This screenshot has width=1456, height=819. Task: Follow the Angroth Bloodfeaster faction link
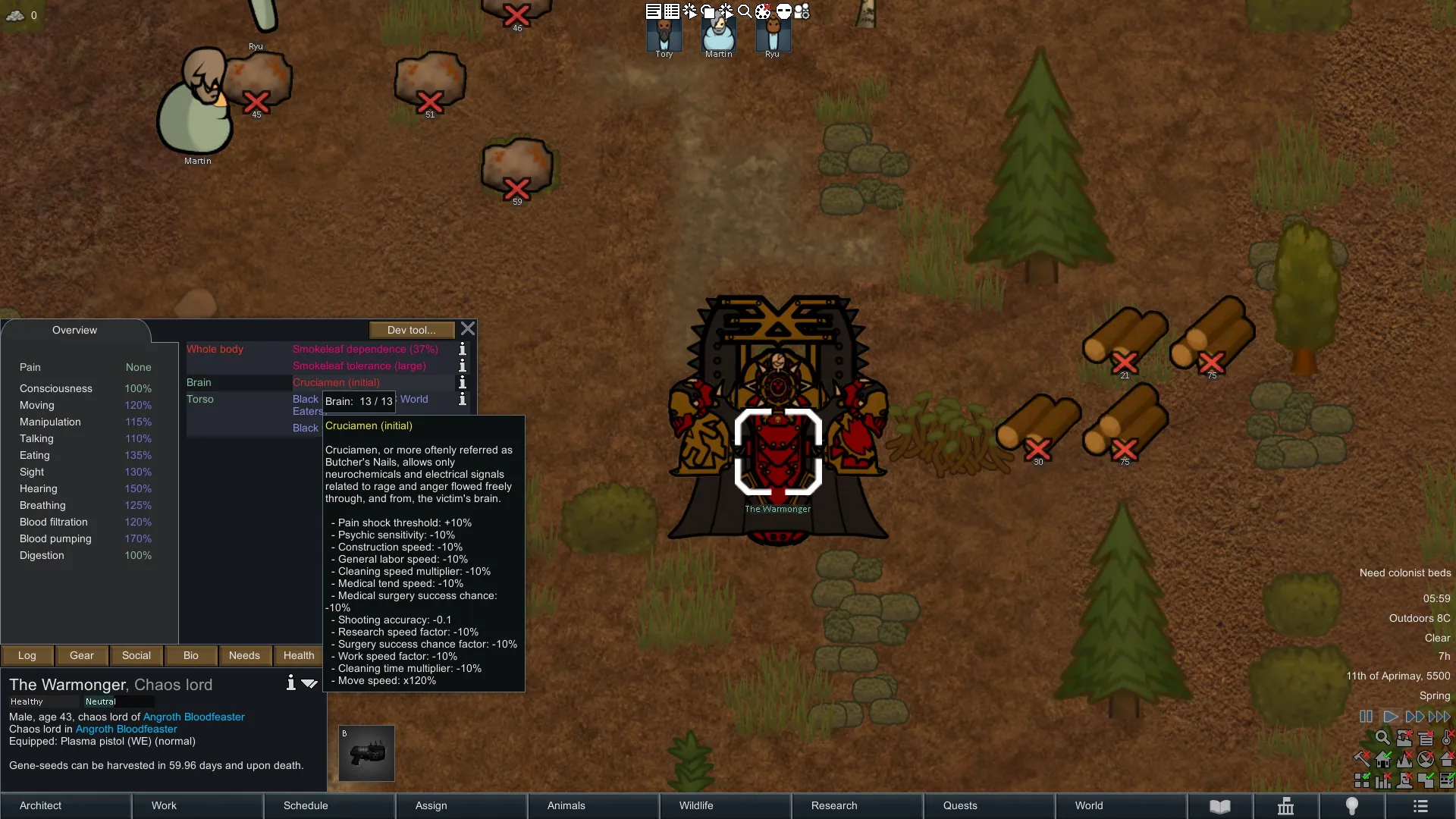pos(193,717)
